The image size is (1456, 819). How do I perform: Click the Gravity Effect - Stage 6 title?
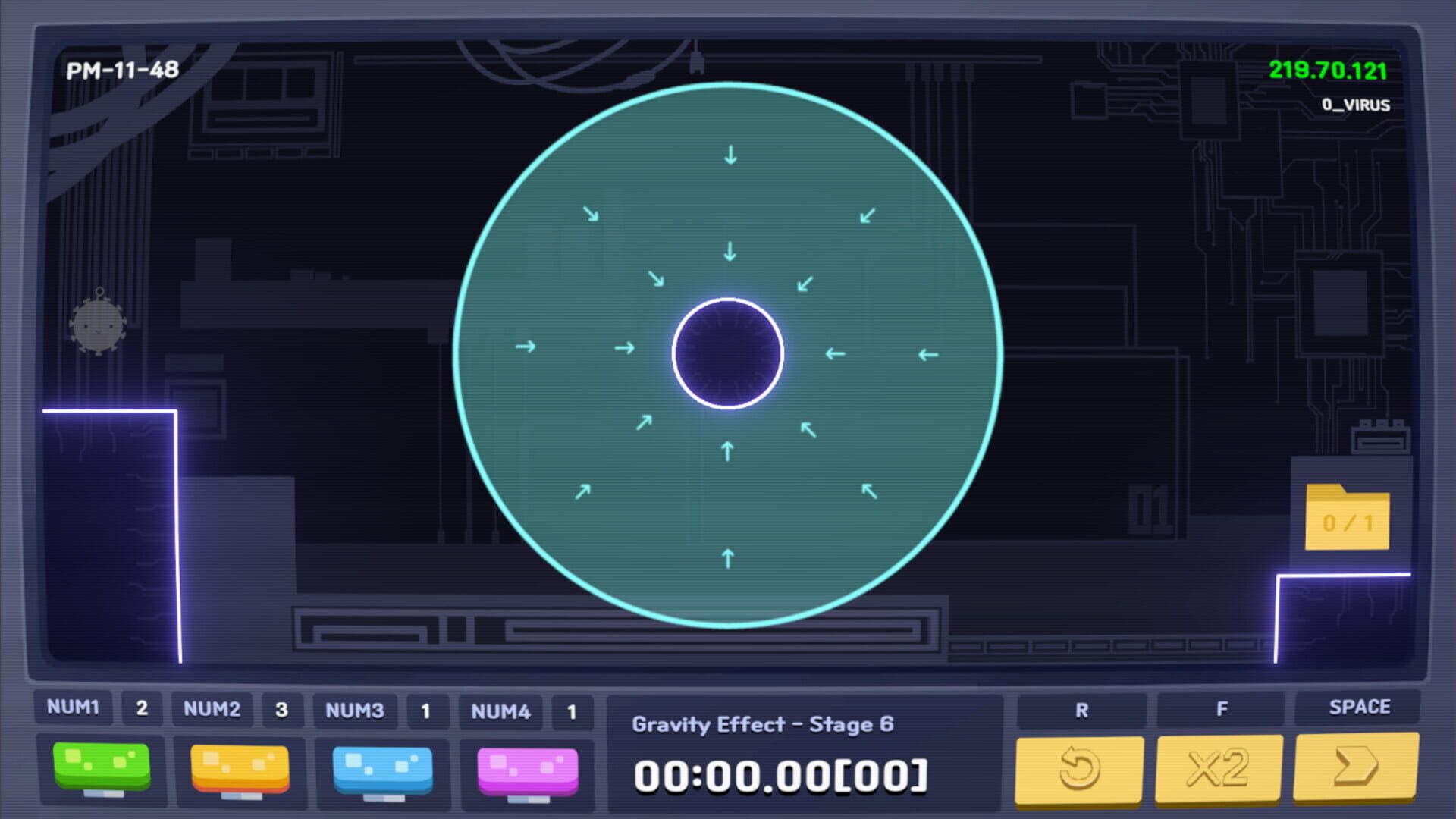(764, 724)
